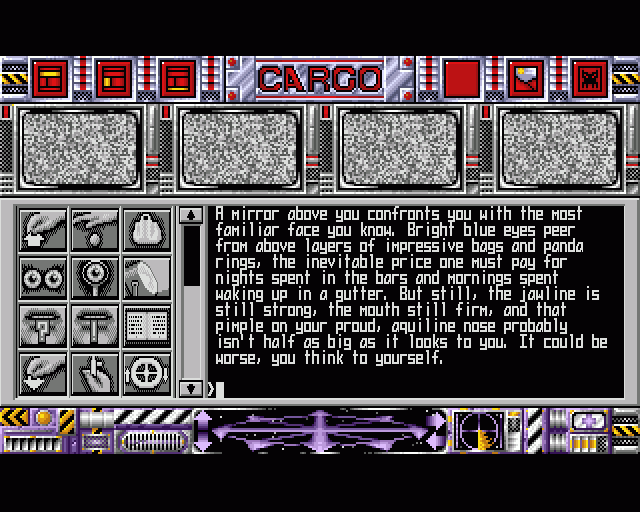Click the torch-like lamp icon
Screen dimensions: 640x512
[146, 278]
